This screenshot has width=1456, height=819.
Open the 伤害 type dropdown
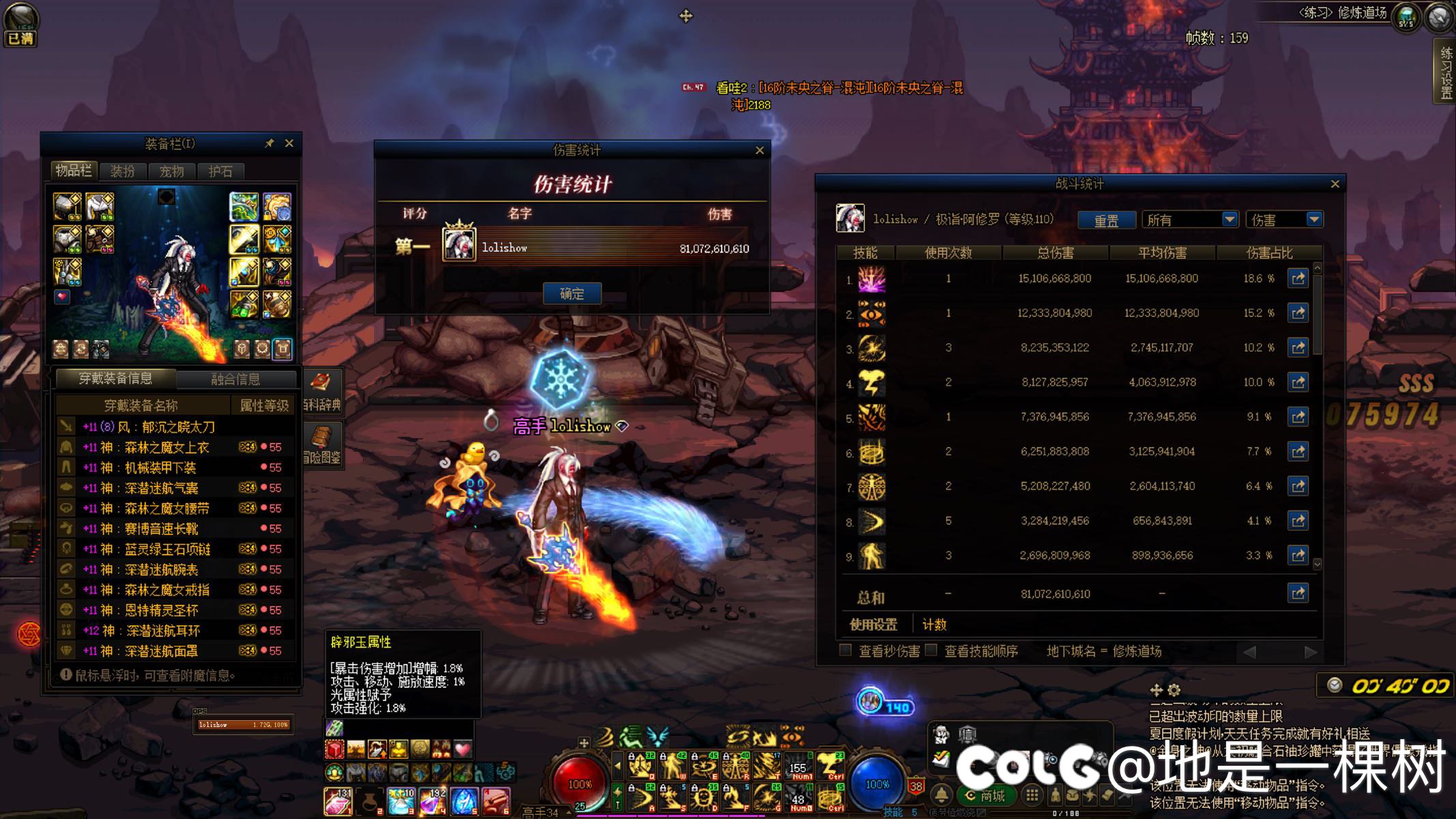1284,220
